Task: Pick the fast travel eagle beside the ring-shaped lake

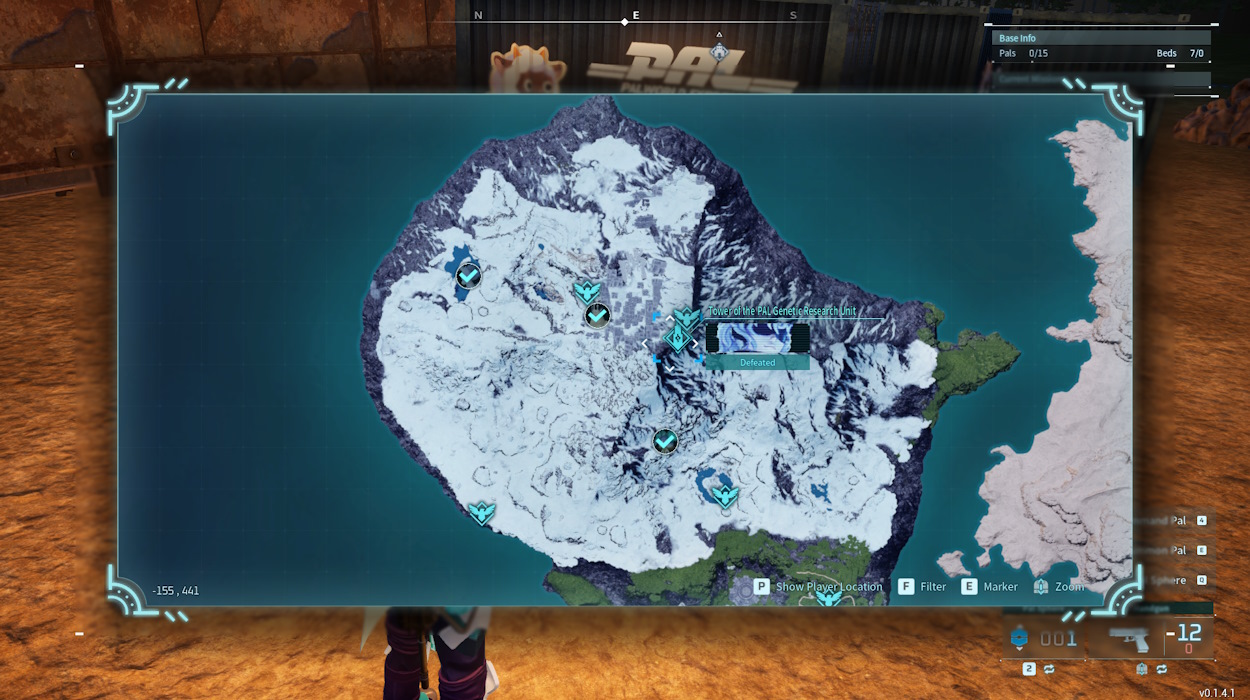Action: coord(725,495)
